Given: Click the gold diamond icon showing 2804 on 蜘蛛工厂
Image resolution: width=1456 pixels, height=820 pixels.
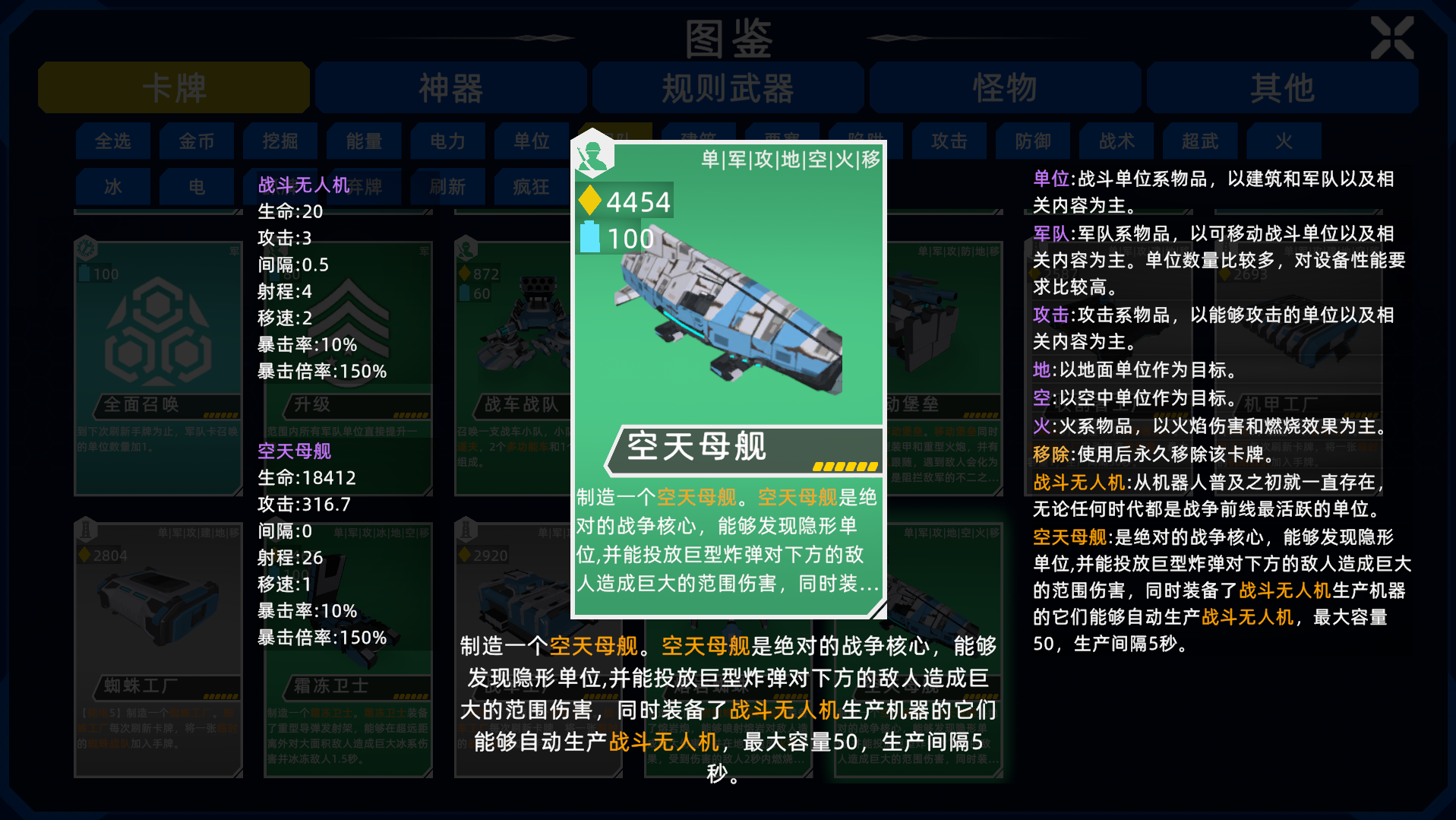Looking at the screenshot, I should tap(86, 555).
